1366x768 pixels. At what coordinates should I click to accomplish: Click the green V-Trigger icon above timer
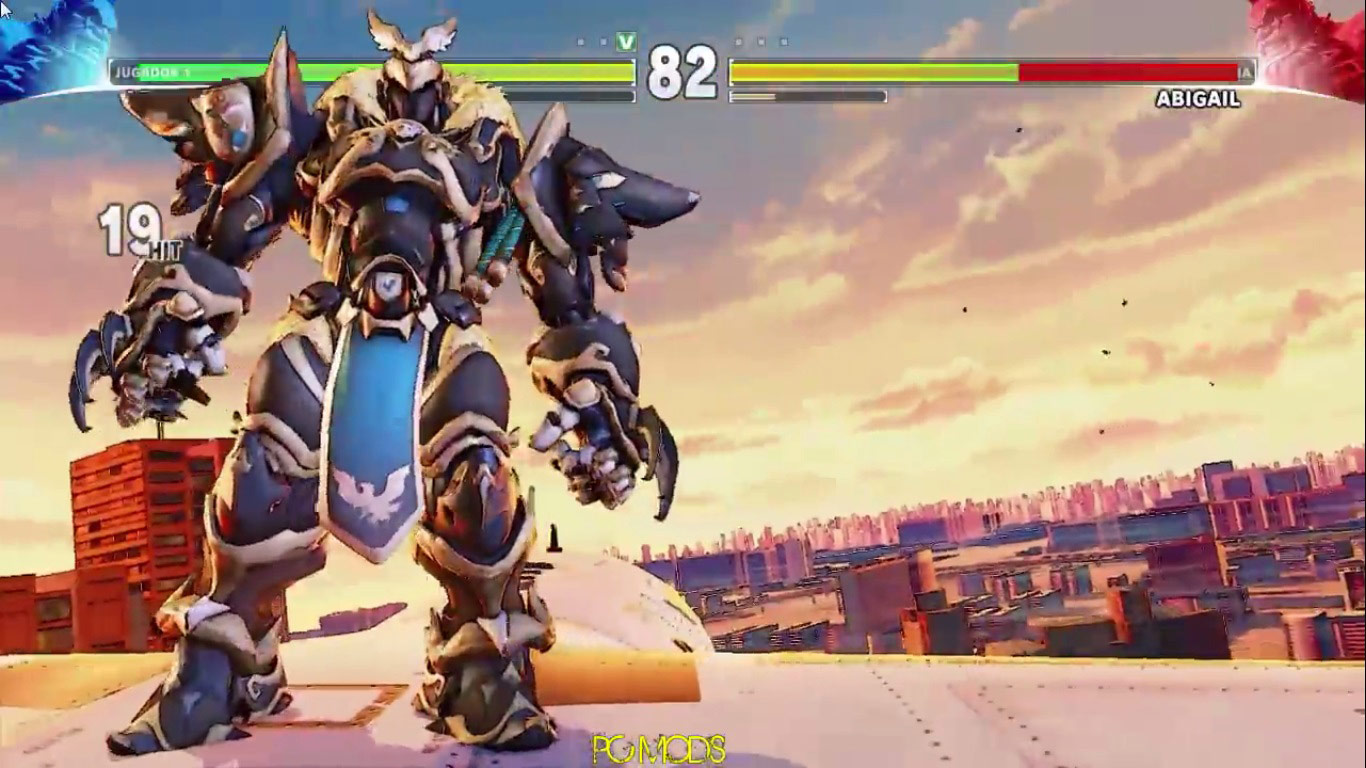625,42
